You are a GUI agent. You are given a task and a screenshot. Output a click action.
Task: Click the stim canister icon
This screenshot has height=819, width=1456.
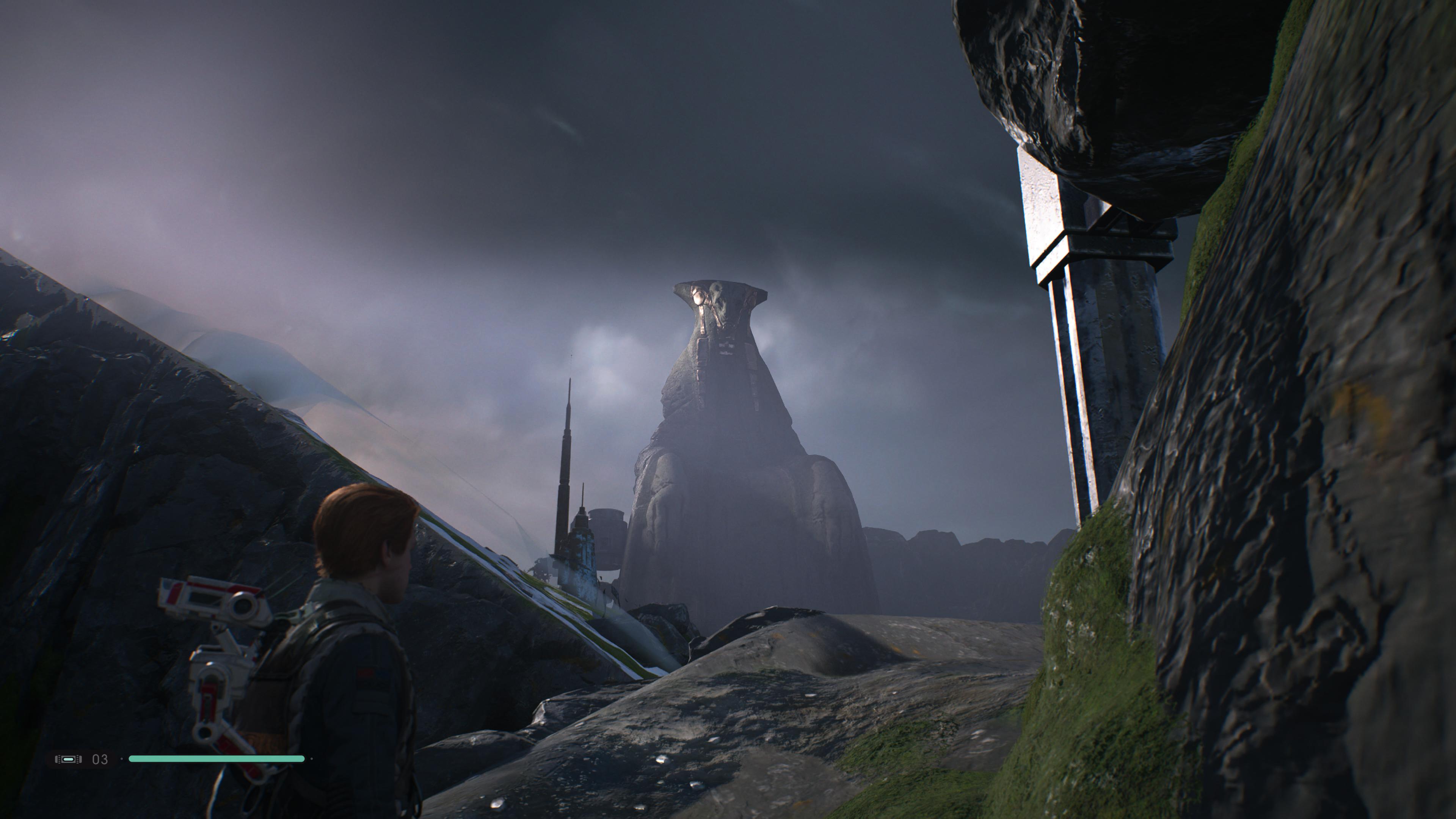pos(68,759)
